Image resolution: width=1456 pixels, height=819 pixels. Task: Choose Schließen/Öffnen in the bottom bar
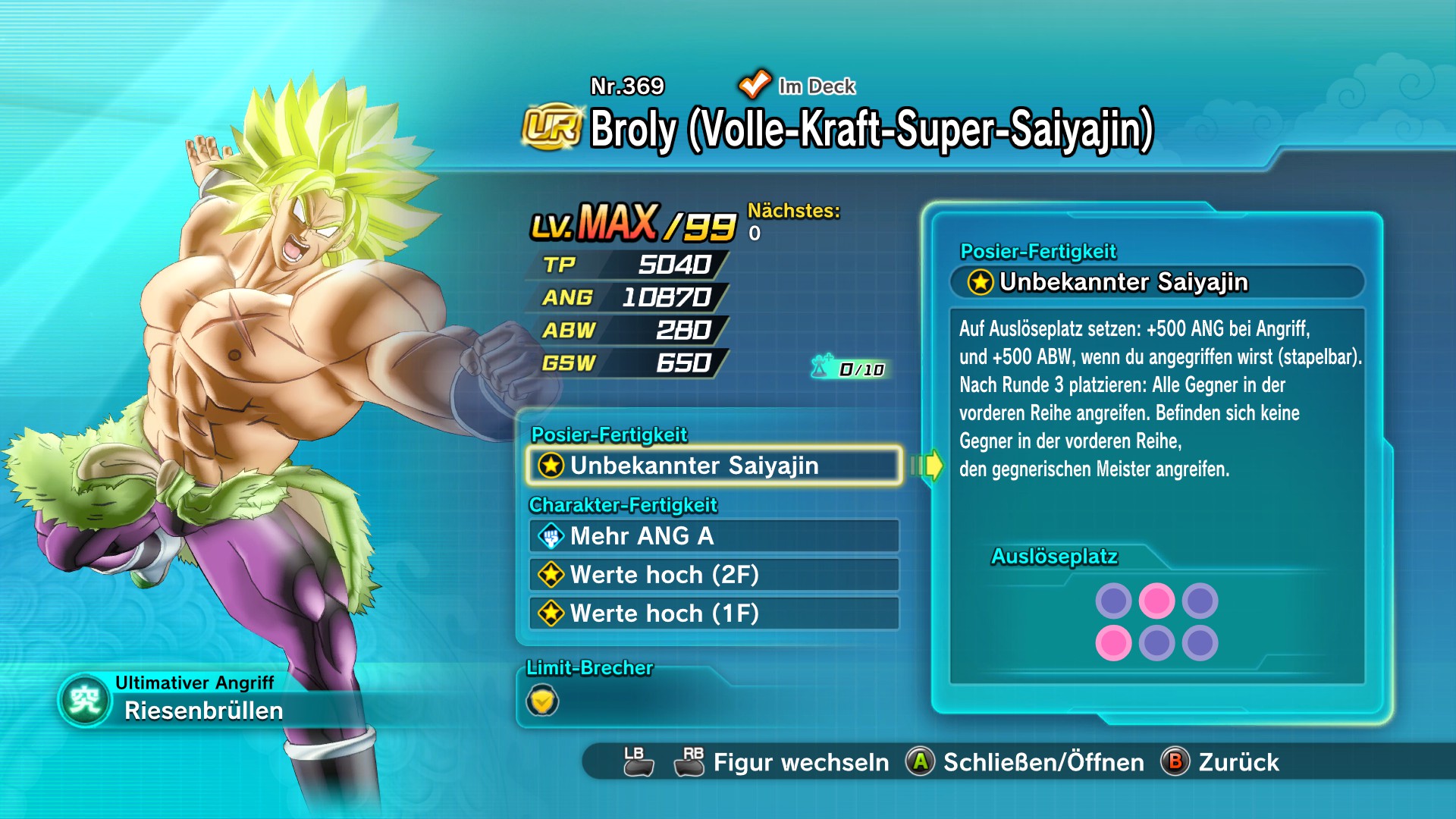tap(1043, 762)
